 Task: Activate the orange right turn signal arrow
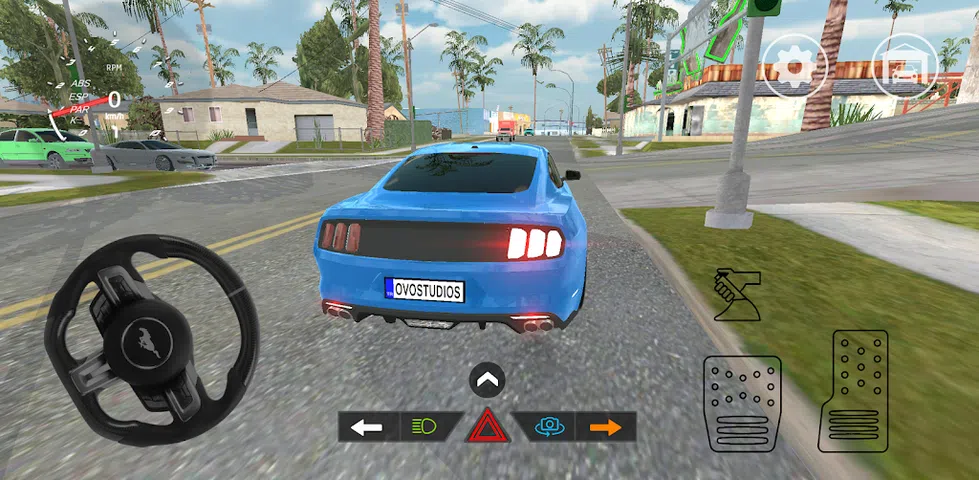(606, 427)
